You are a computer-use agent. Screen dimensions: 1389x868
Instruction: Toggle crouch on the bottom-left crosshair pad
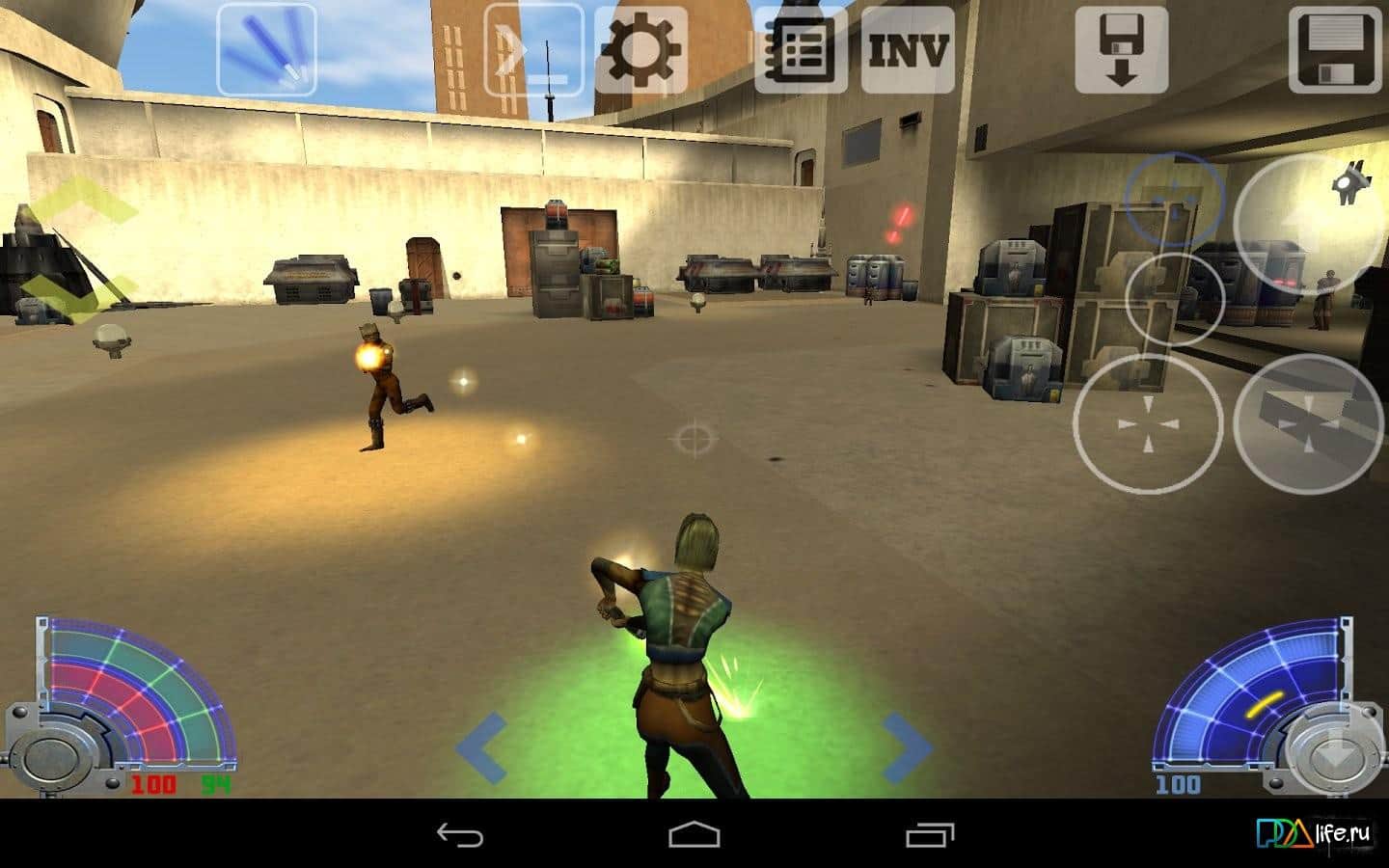tap(1148, 424)
